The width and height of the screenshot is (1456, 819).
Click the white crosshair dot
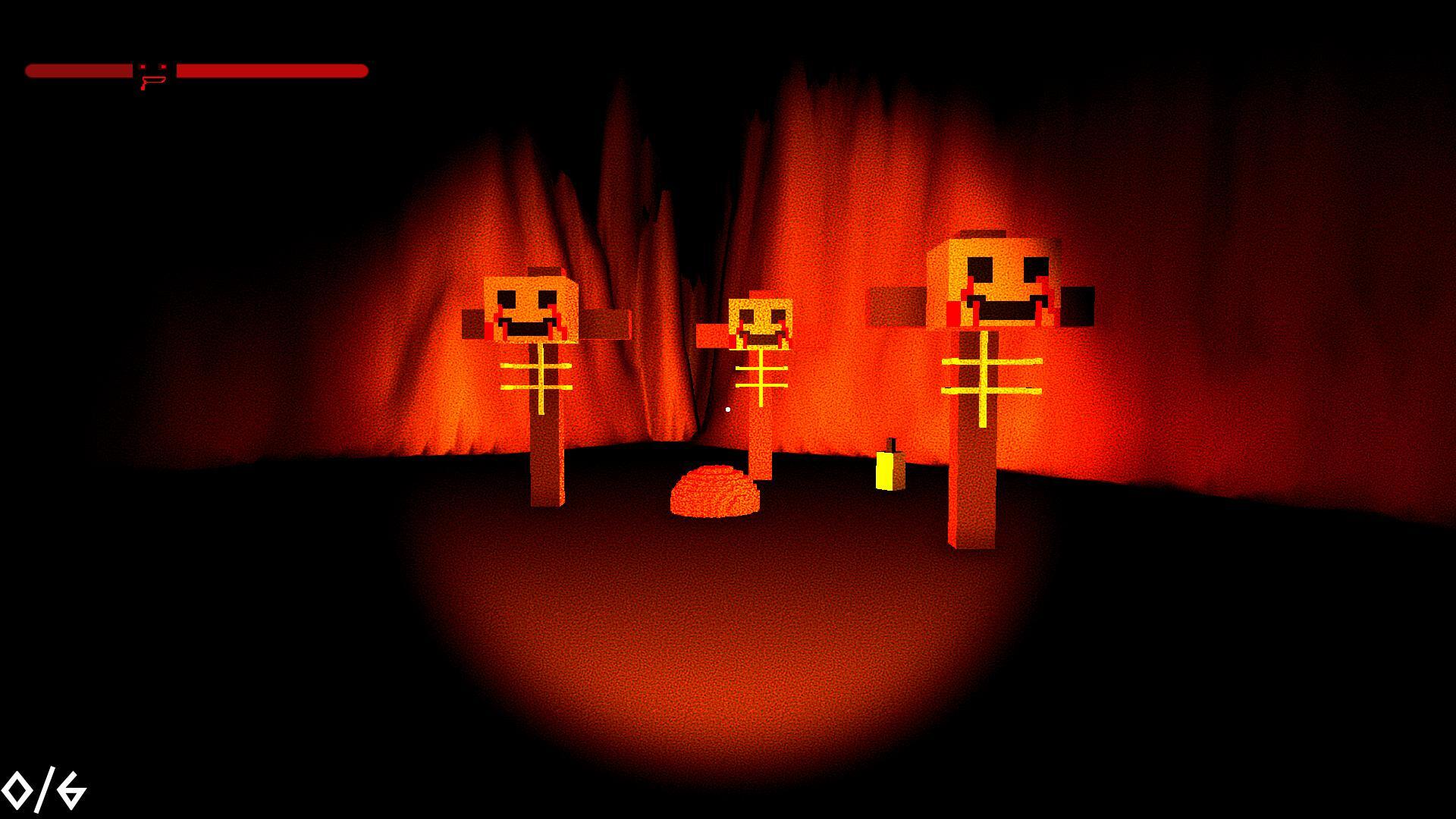[x=726, y=409]
